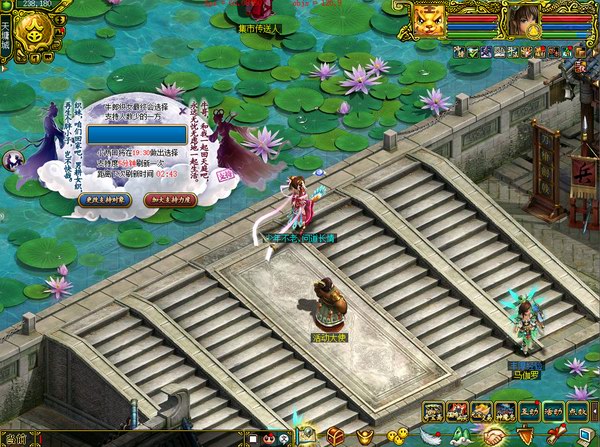Screen dimensions: 600x447
Task: Open the player character portrait
Action: 522,18
